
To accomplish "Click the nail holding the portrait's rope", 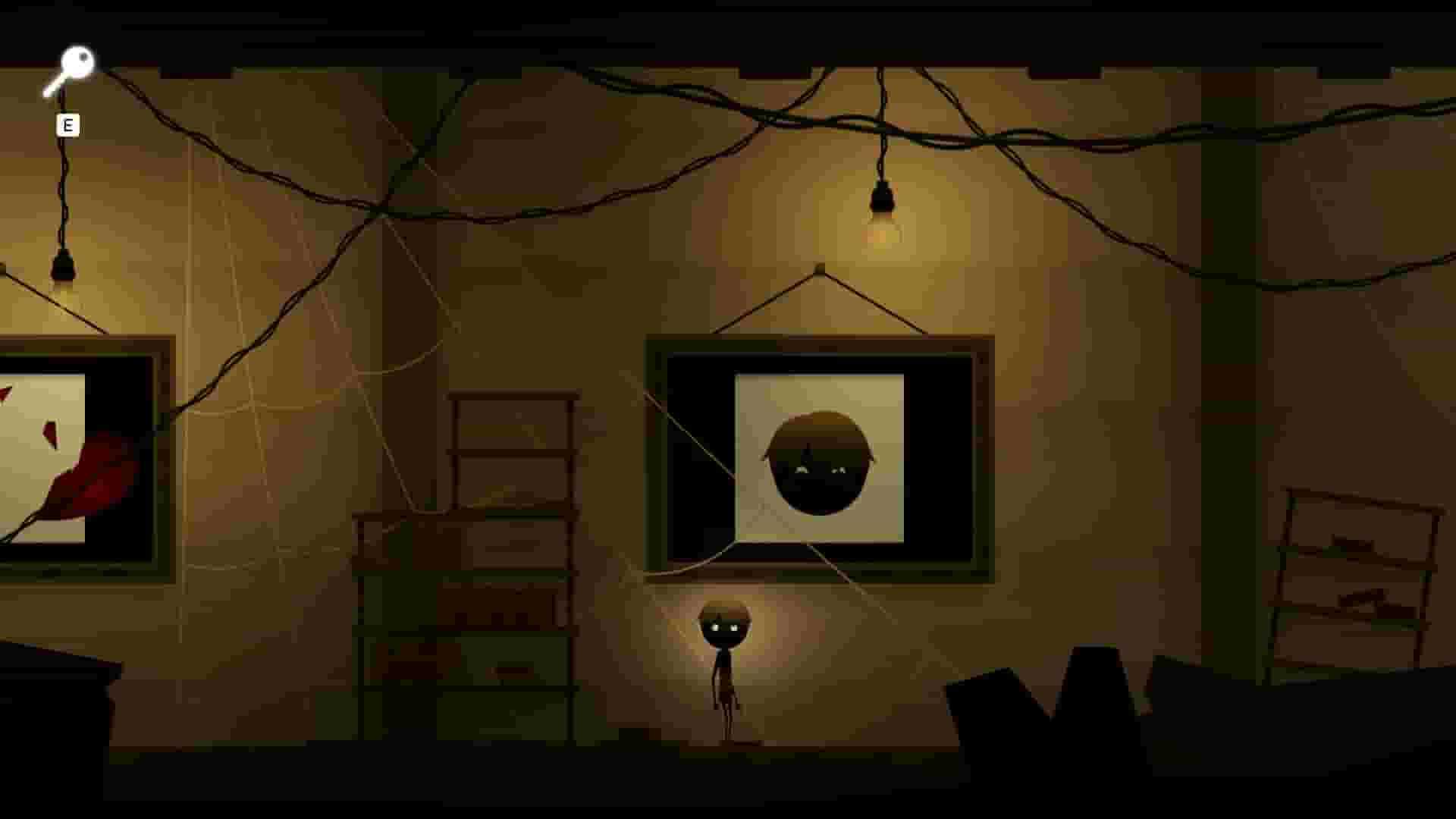I will 819,269.
